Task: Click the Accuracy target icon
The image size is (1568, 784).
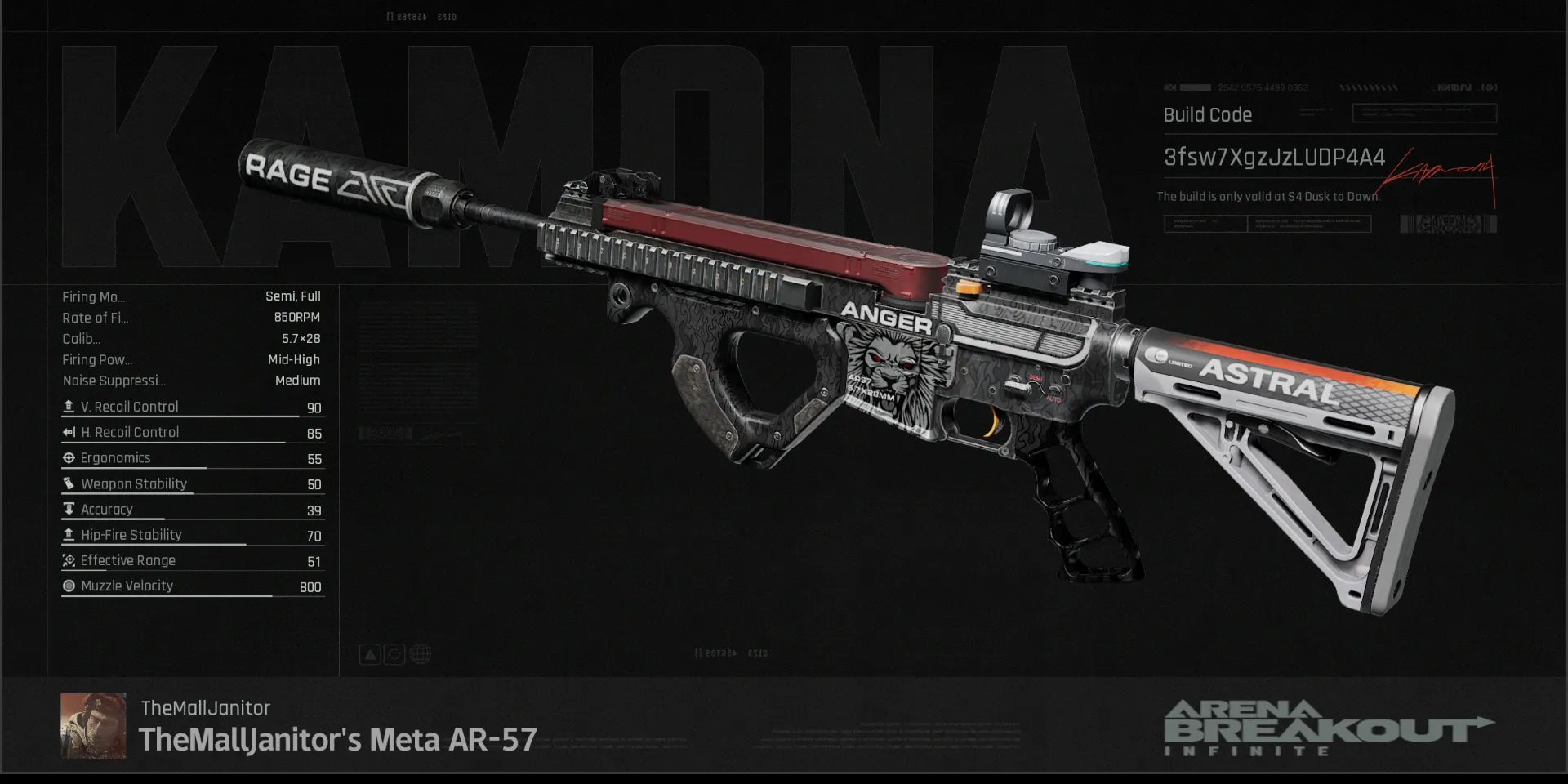Action: [69, 509]
